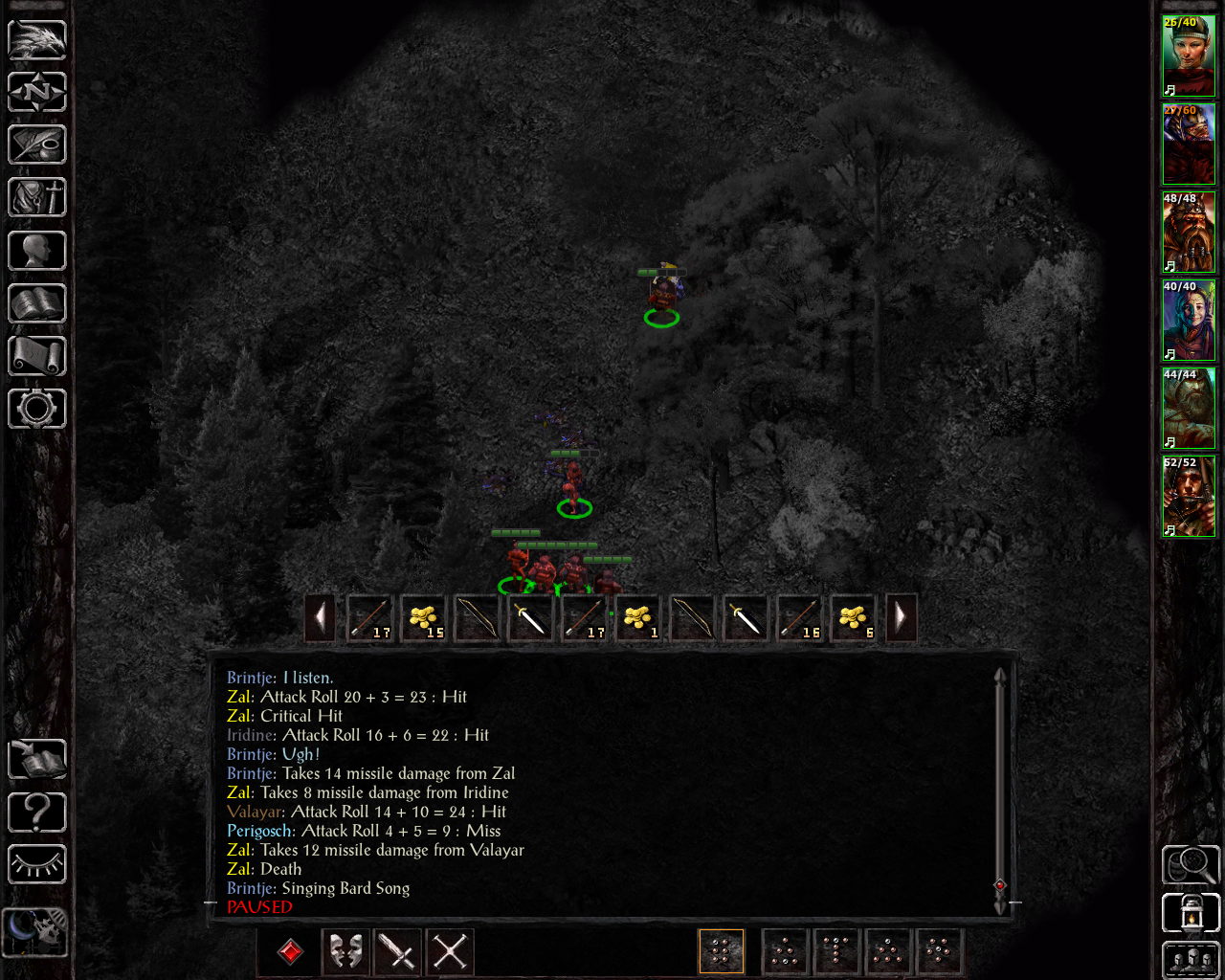Open the area map with the compass button
The image size is (1225, 980).
[37, 93]
